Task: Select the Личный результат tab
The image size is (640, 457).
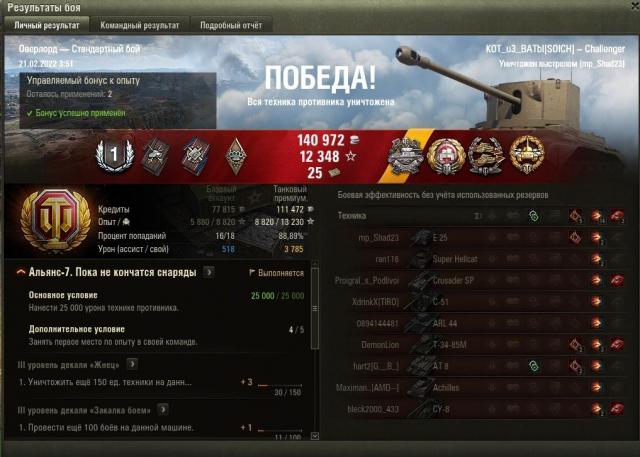Action: coord(45,23)
